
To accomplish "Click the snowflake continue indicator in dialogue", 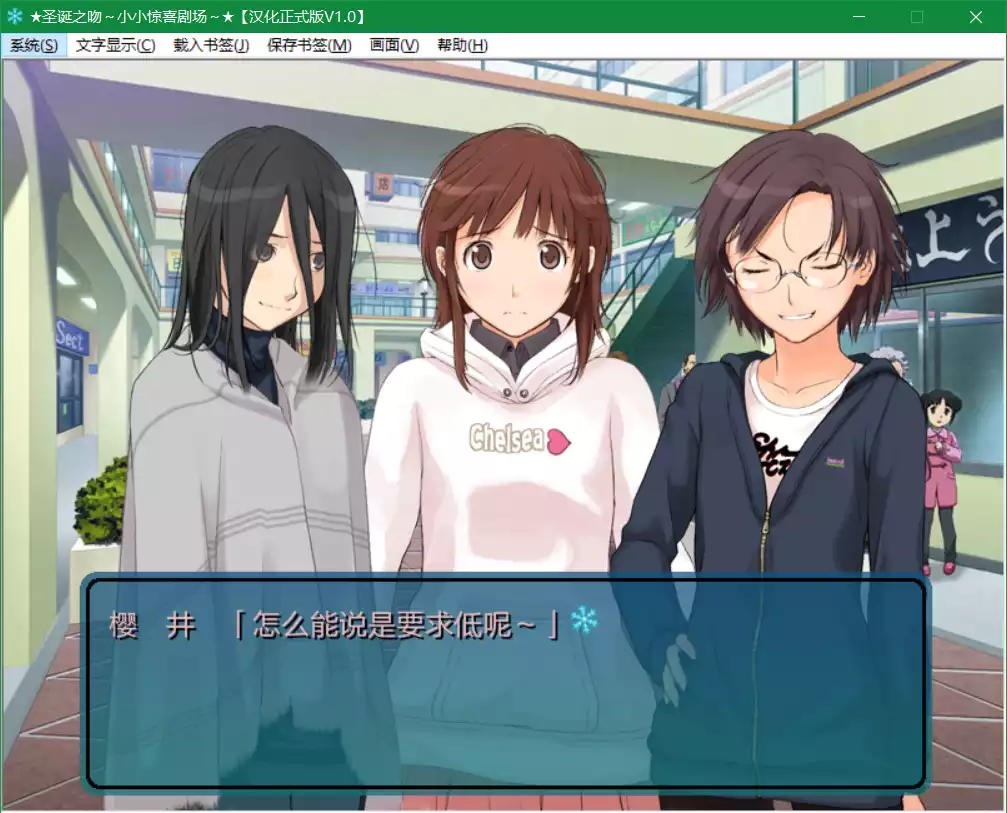I will tap(584, 622).
